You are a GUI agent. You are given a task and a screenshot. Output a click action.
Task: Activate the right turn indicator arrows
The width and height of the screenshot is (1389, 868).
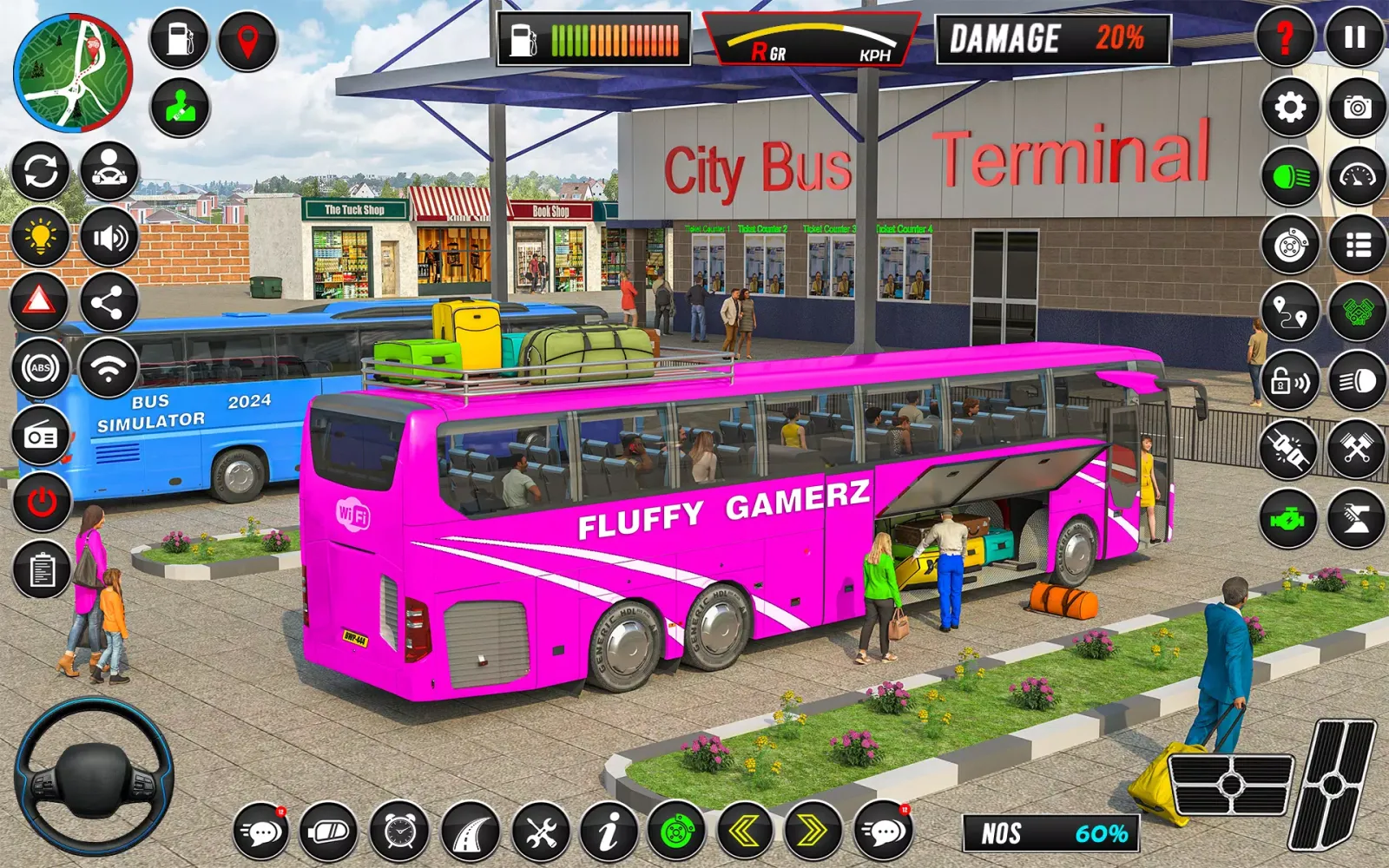pos(813,832)
